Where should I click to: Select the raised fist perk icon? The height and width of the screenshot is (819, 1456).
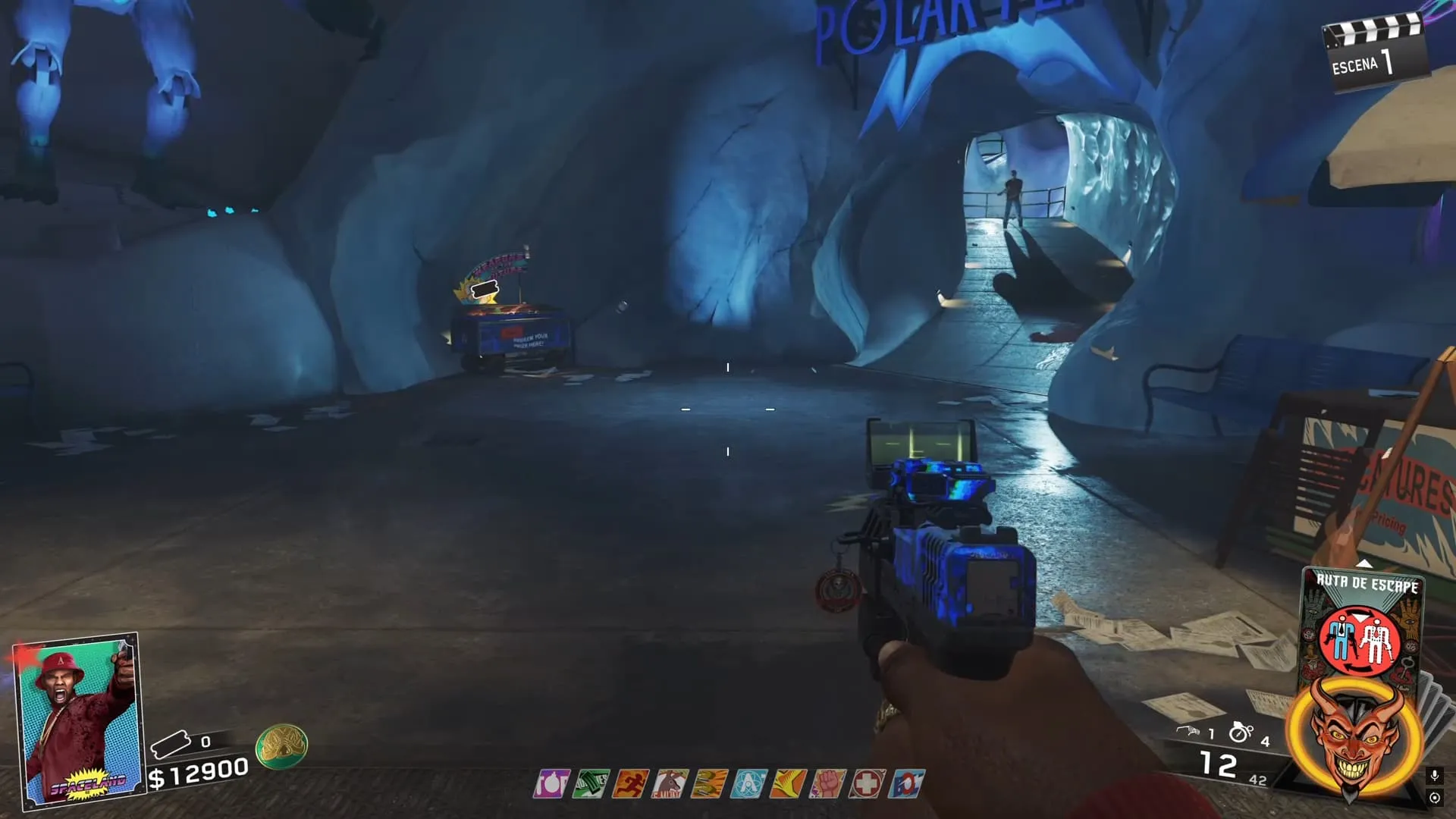pos(827,783)
